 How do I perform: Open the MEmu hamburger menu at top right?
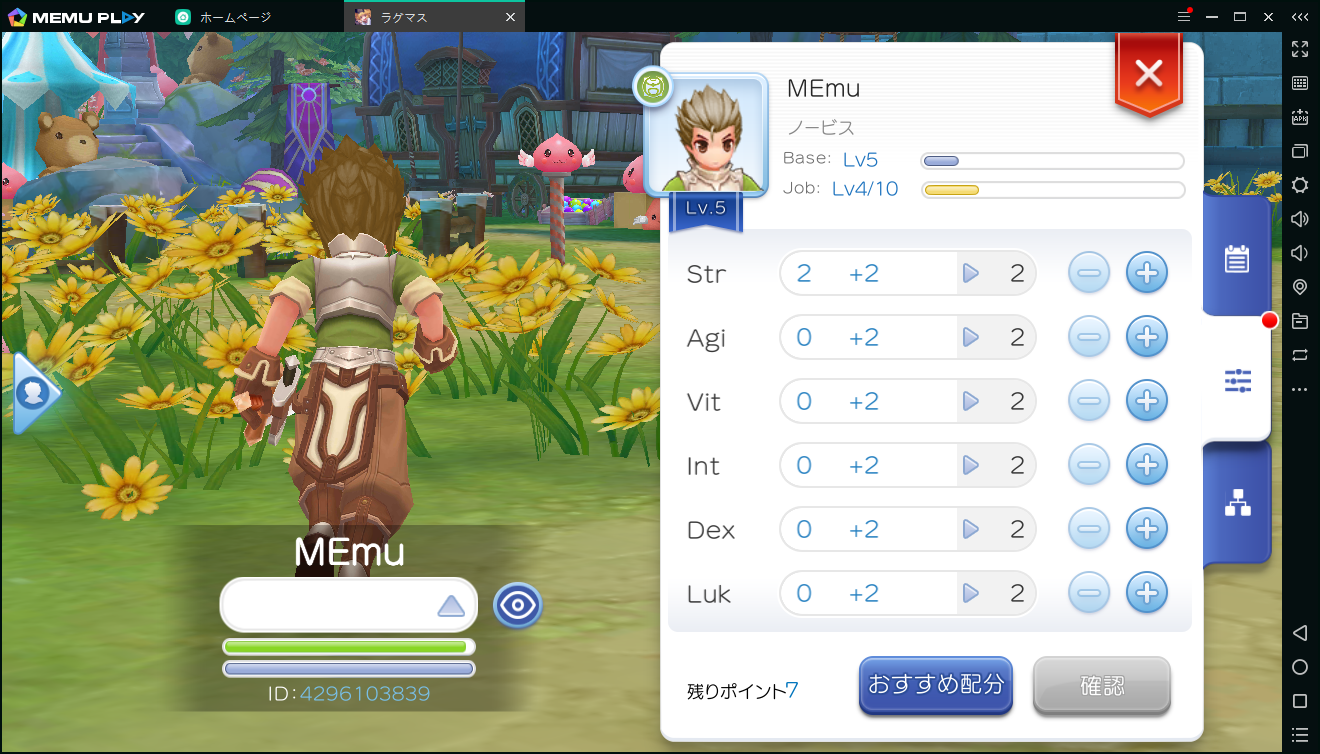point(1186,16)
